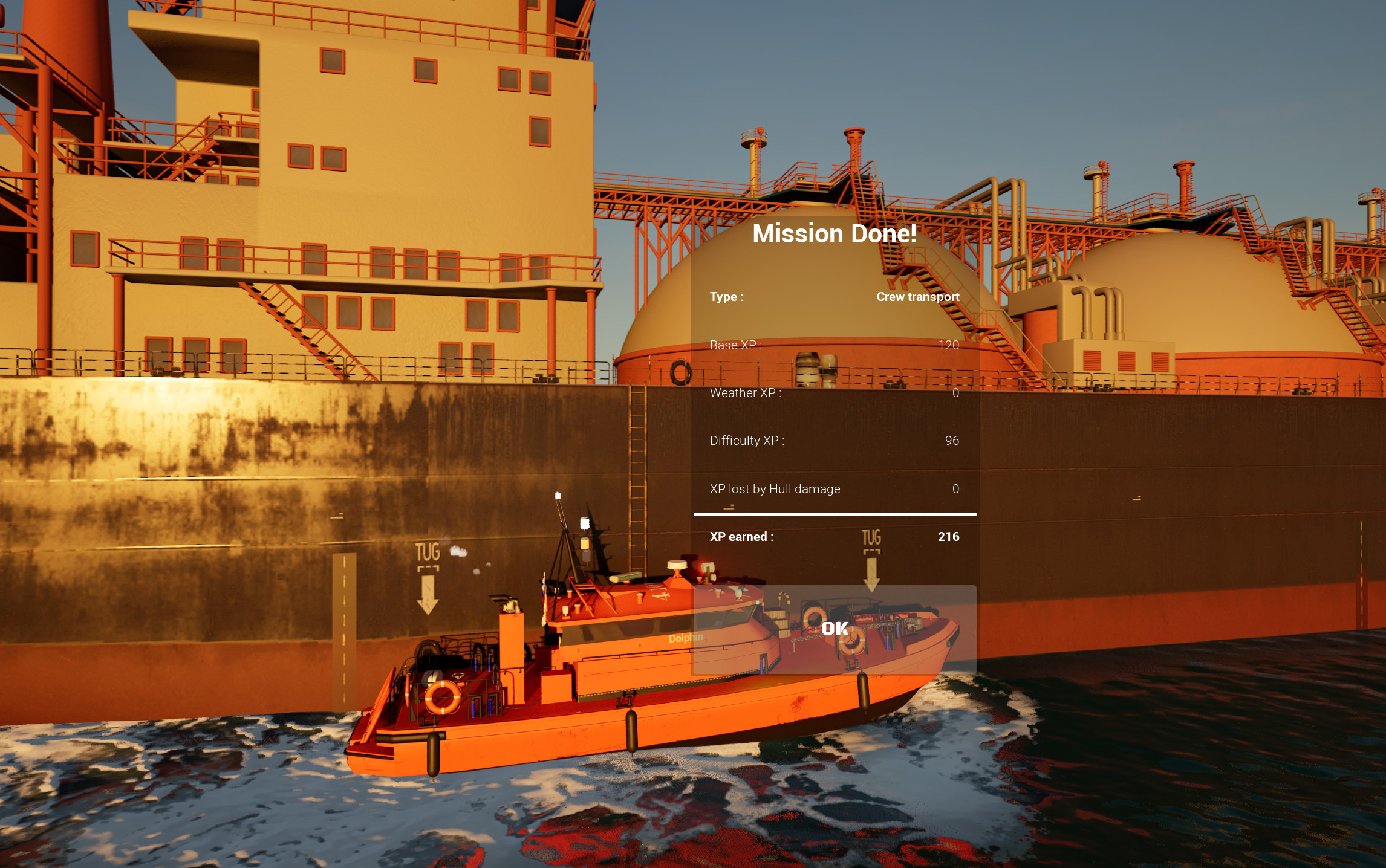Click the TUG label above the right arrow

[x=871, y=537]
